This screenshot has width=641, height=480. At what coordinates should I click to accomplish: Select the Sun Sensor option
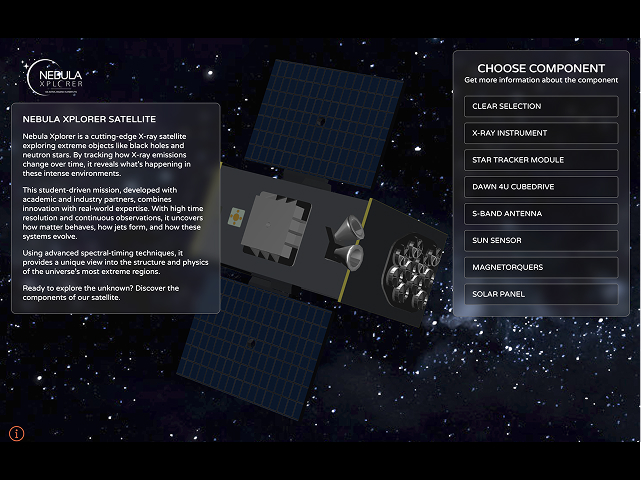click(541, 240)
